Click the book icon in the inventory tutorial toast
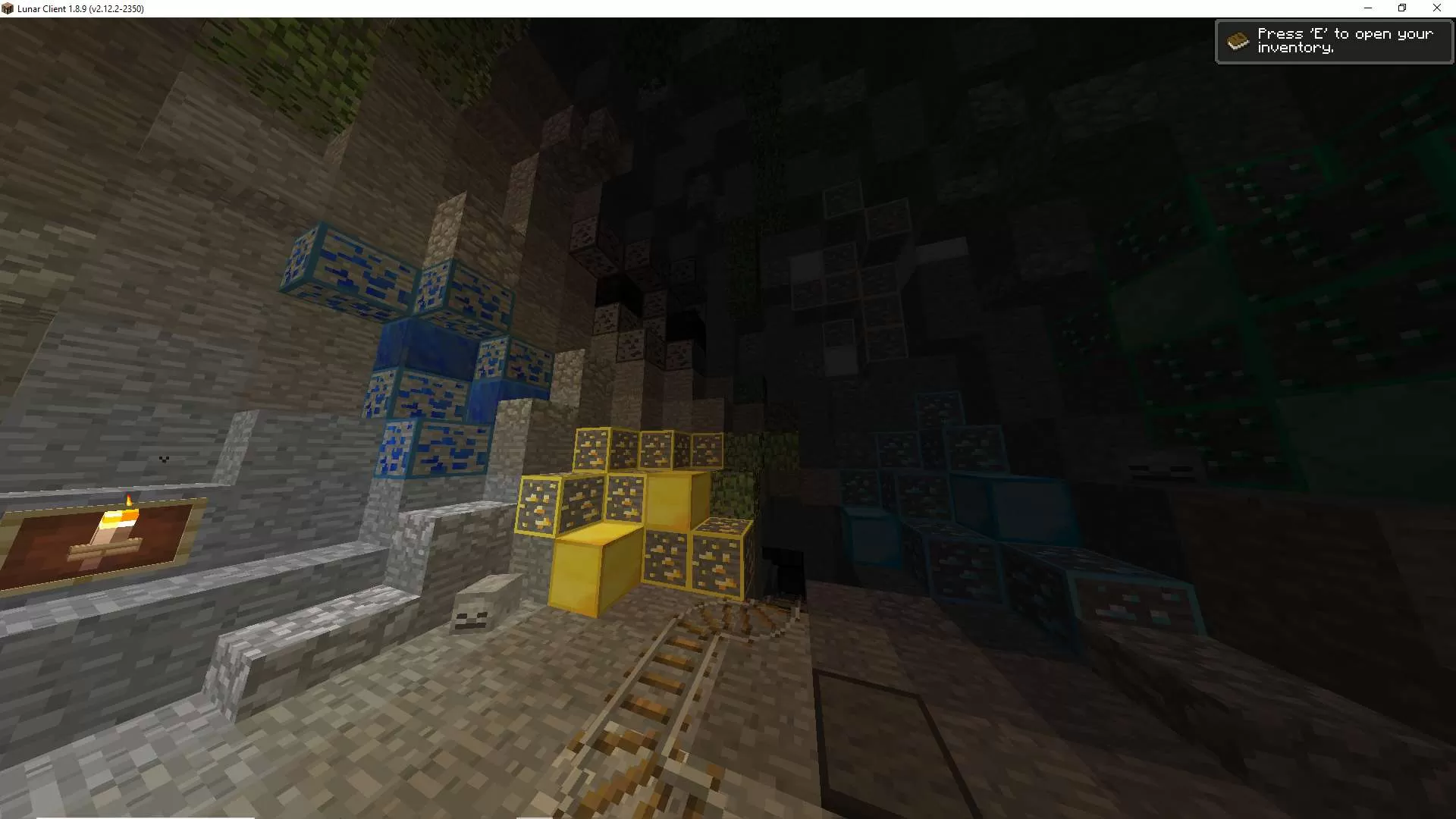 coord(1239,39)
